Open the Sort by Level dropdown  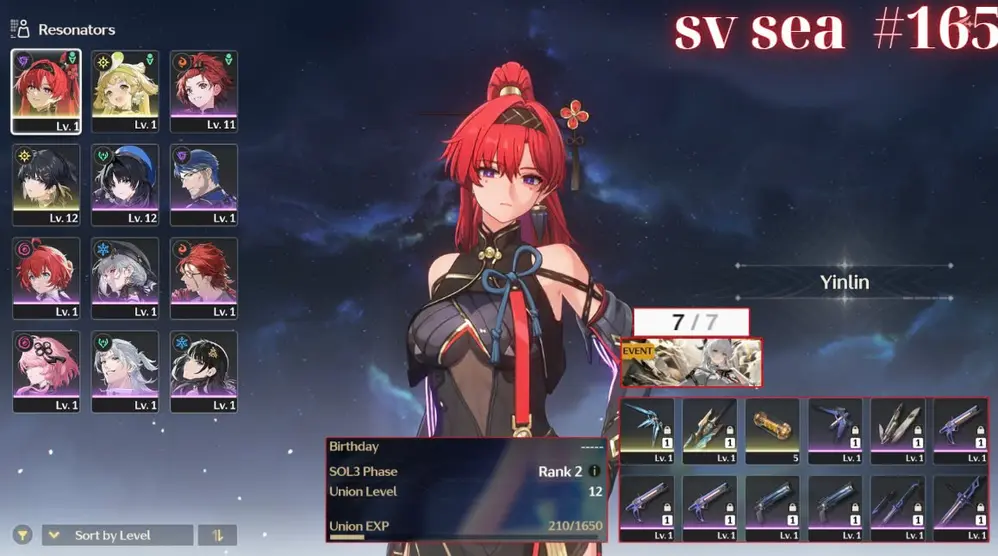click(x=117, y=536)
